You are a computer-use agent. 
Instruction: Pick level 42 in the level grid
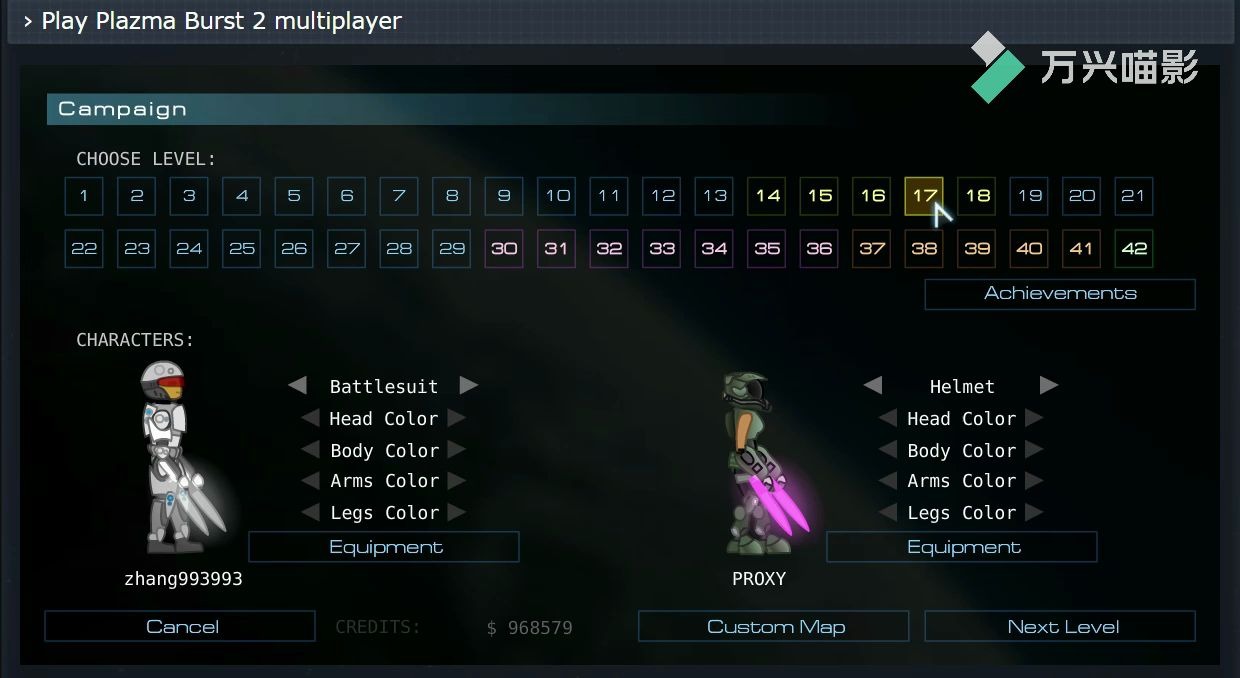click(1134, 249)
